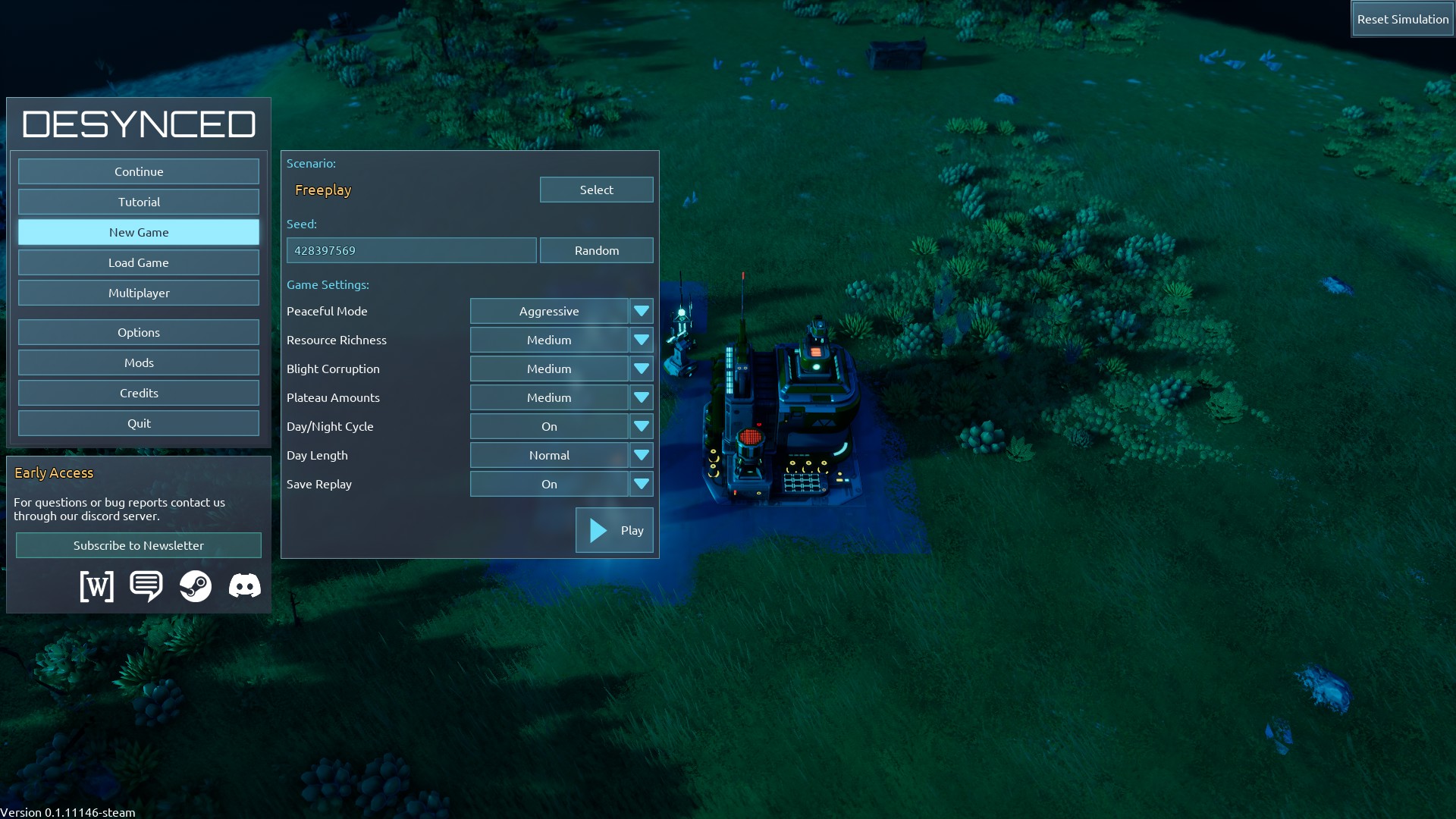Subscribe to Newsletter
The height and width of the screenshot is (819, 1456).
coord(139,545)
